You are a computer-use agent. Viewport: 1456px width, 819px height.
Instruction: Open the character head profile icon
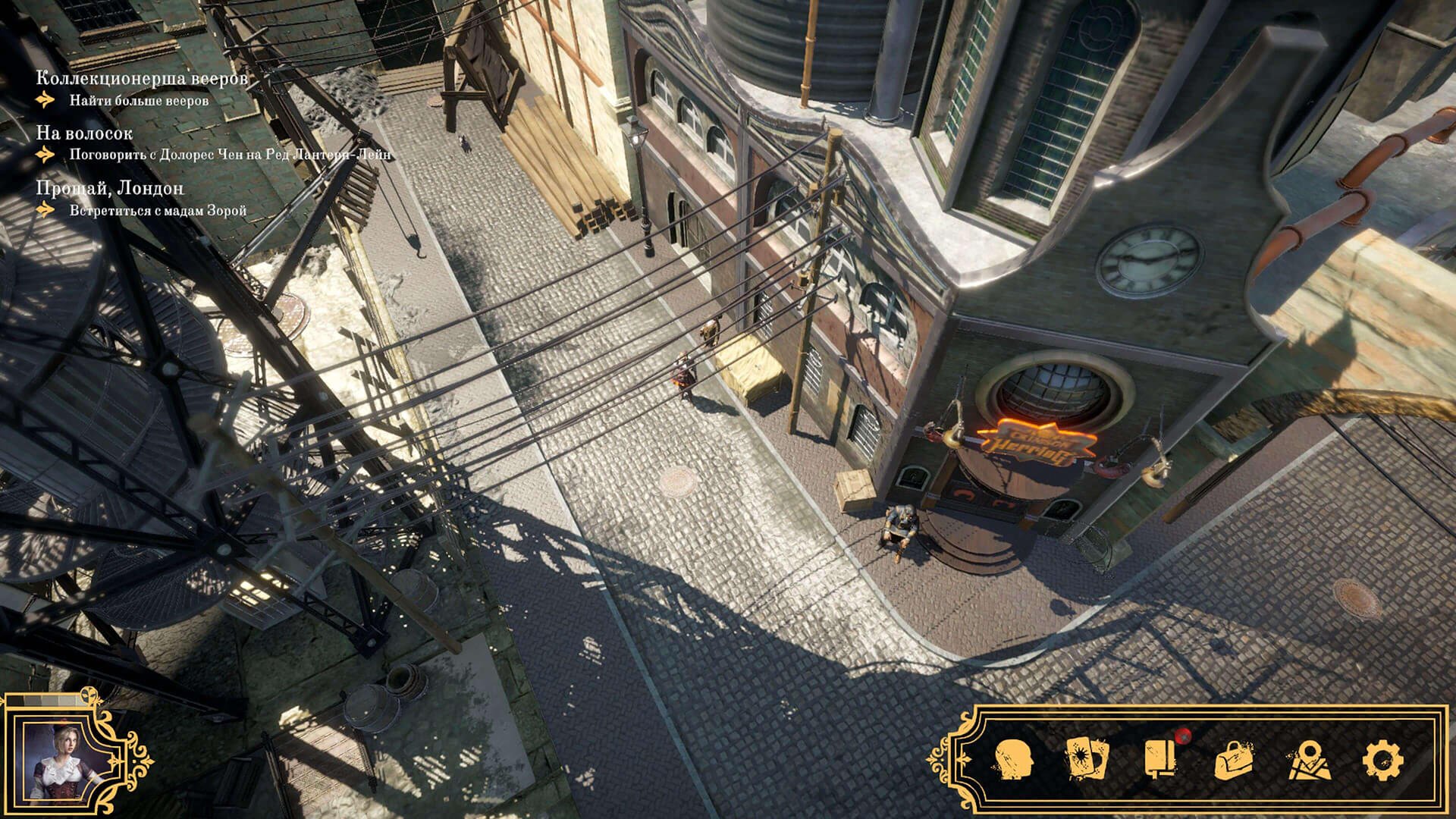point(1014,760)
